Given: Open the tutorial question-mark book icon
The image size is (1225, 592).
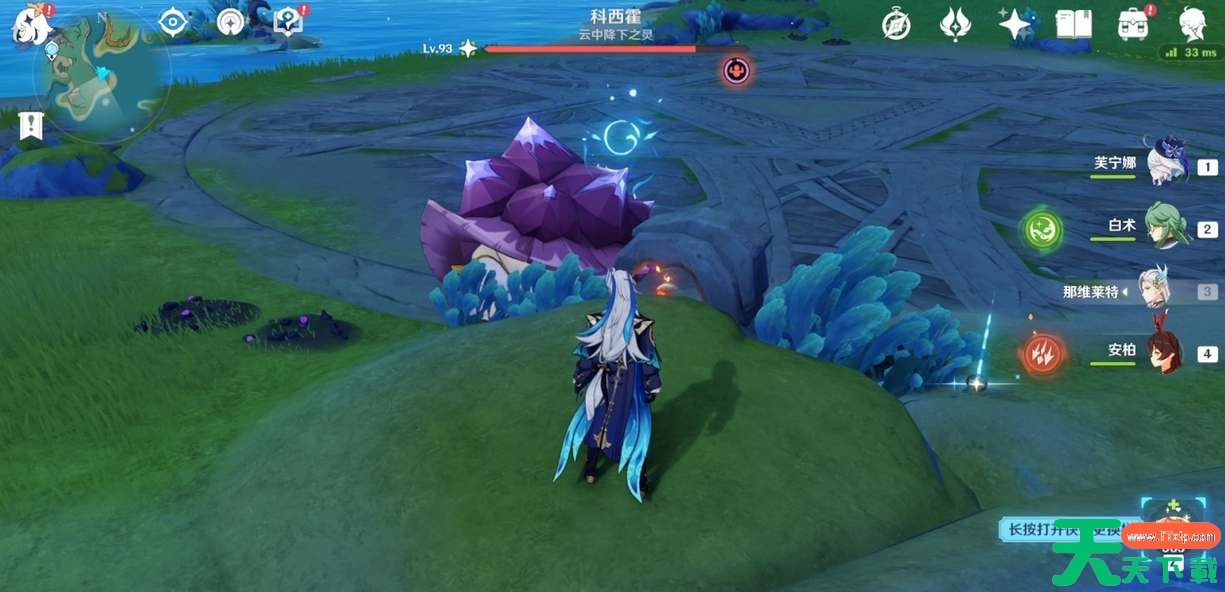Looking at the screenshot, I should click(x=288, y=21).
